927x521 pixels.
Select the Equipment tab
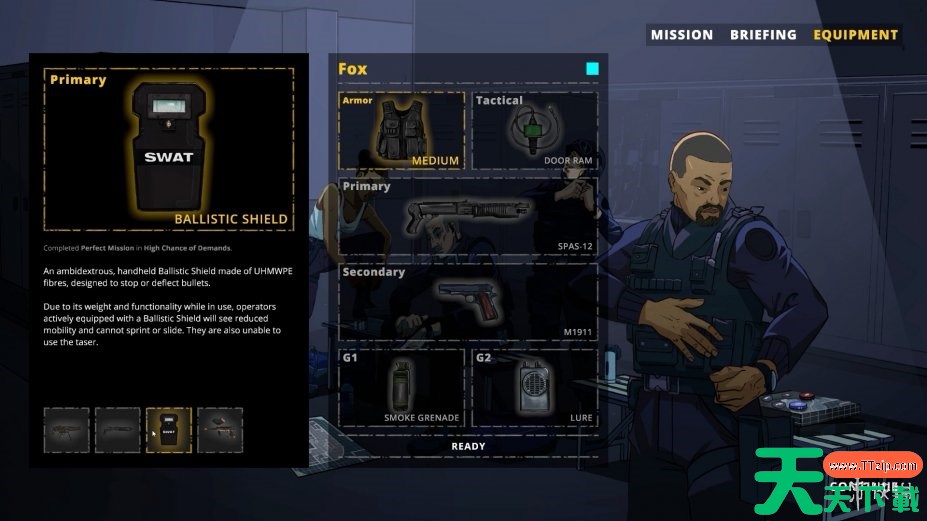click(855, 35)
